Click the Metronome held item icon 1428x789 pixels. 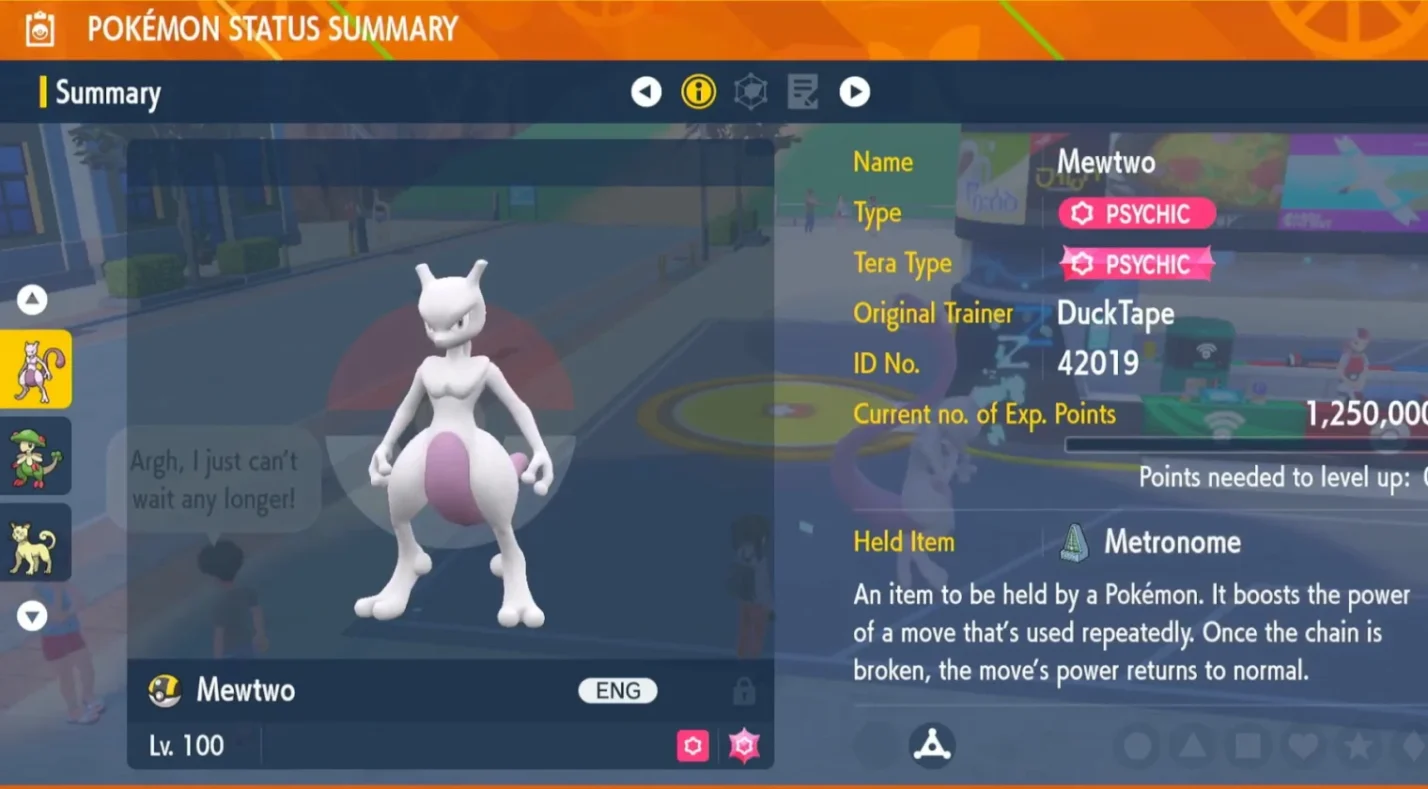click(1075, 542)
